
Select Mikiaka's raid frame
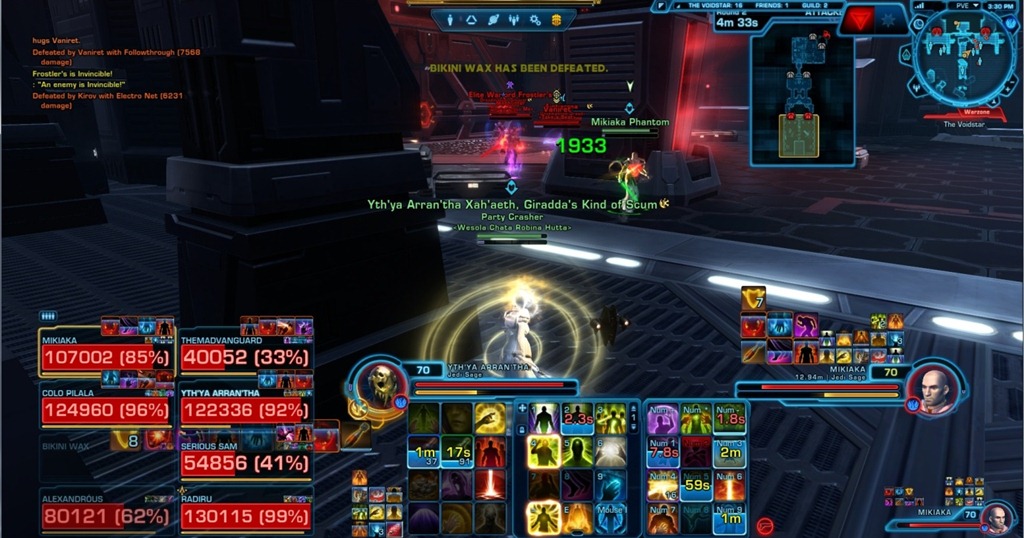[105, 356]
